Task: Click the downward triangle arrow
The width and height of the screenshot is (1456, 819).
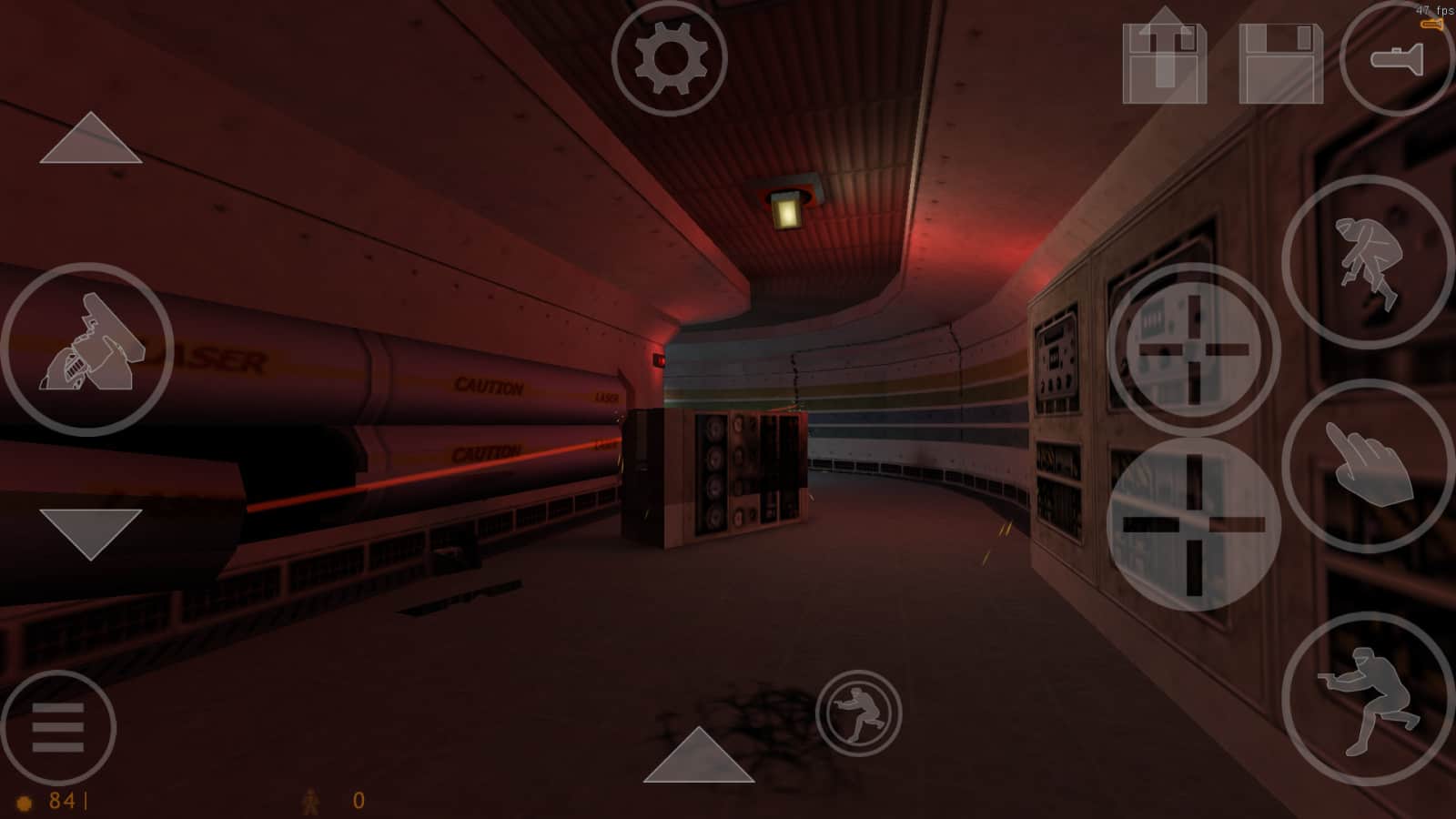Action: click(90, 532)
